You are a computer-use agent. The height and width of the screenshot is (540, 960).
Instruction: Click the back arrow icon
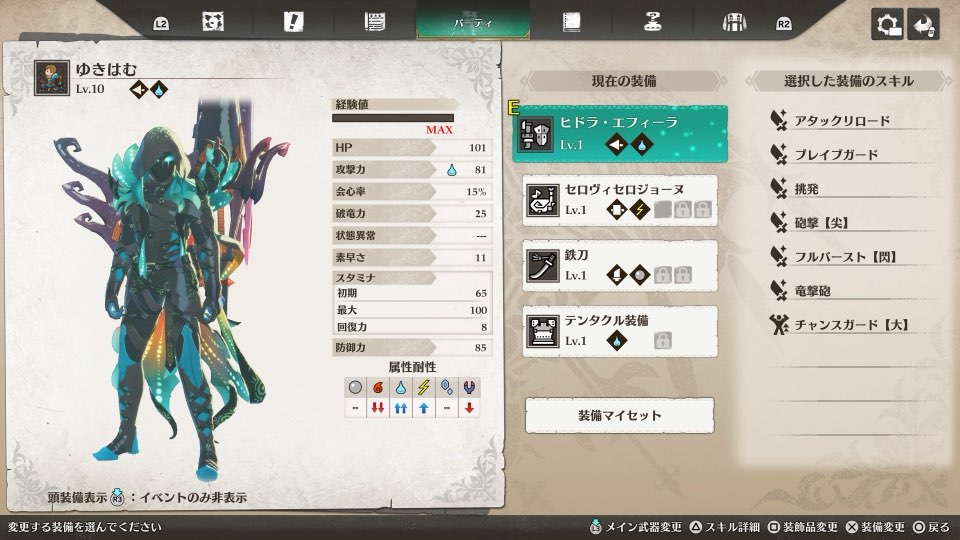pos(923,25)
